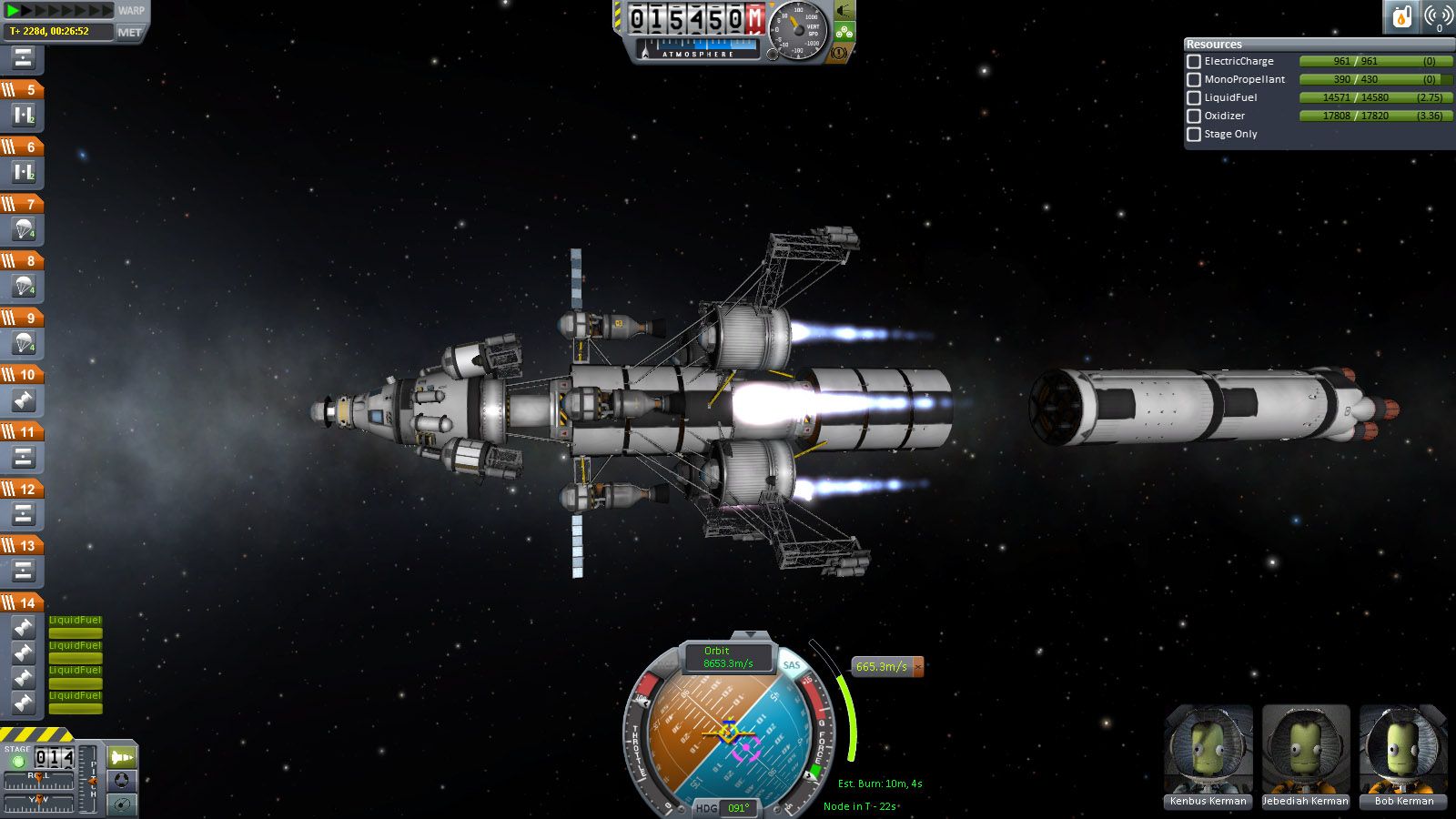The image size is (1456, 819).
Task: Toggle the green landing gear button
Action: click(x=844, y=32)
